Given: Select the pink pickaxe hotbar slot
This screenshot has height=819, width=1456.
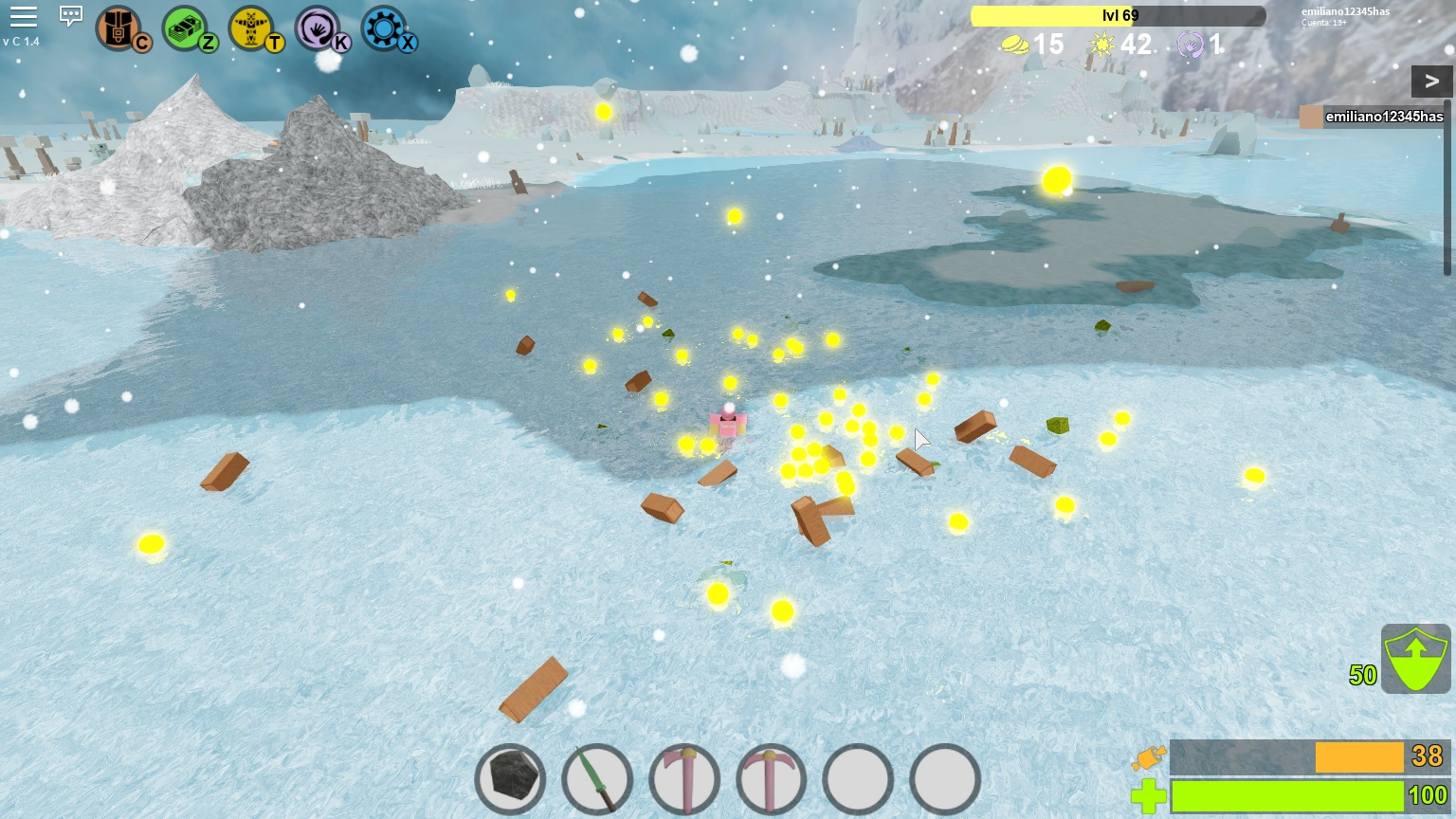Looking at the screenshot, I should [771, 778].
